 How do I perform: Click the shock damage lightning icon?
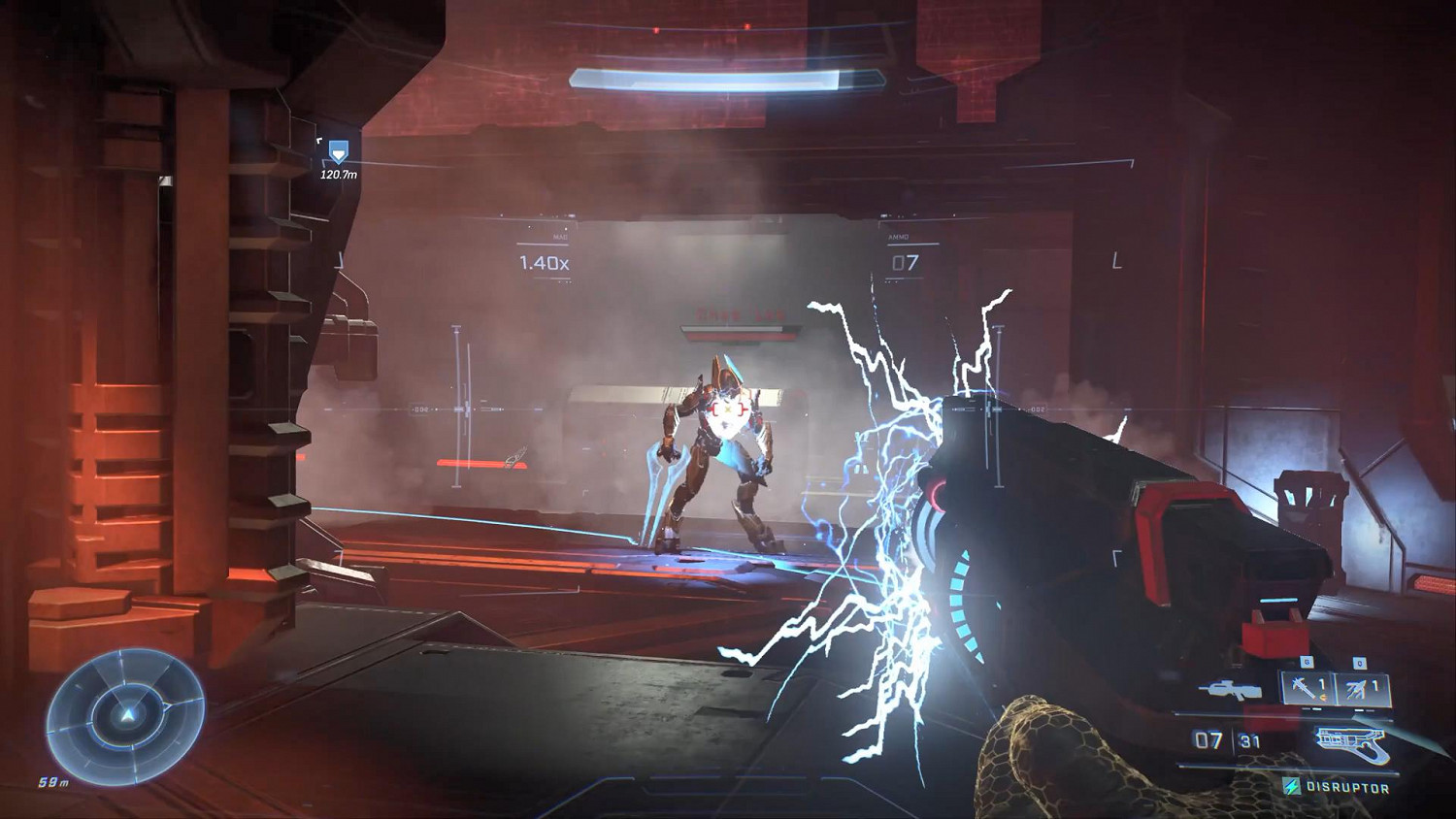1292,787
